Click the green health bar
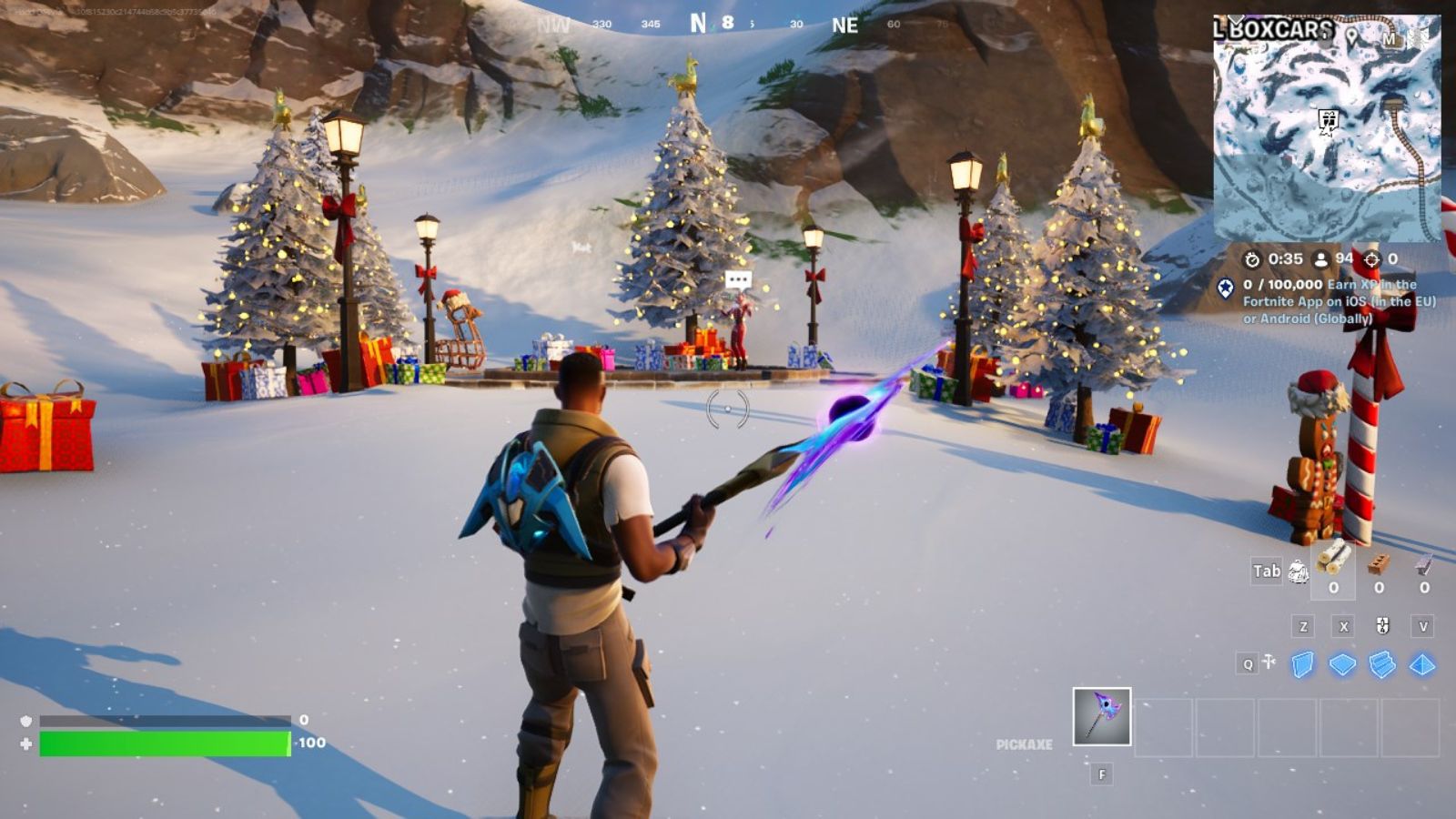1456x819 pixels. (164, 744)
